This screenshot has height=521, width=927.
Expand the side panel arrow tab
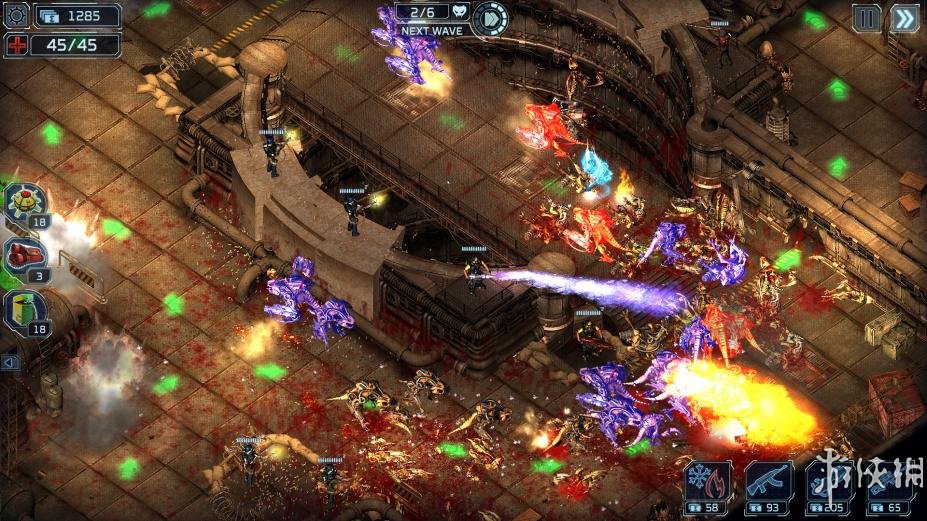pos(10,363)
